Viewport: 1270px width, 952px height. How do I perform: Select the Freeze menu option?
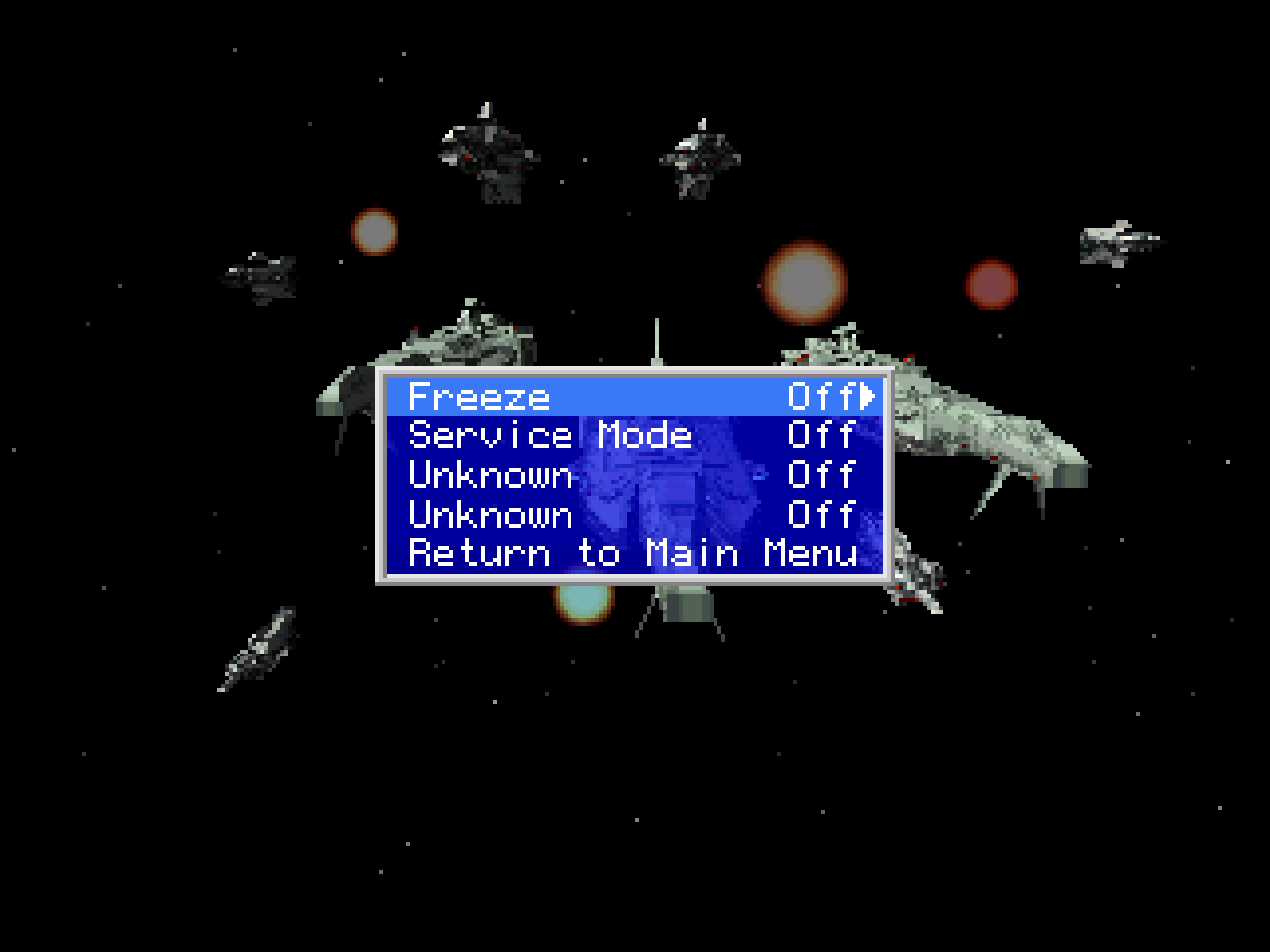coord(478,397)
